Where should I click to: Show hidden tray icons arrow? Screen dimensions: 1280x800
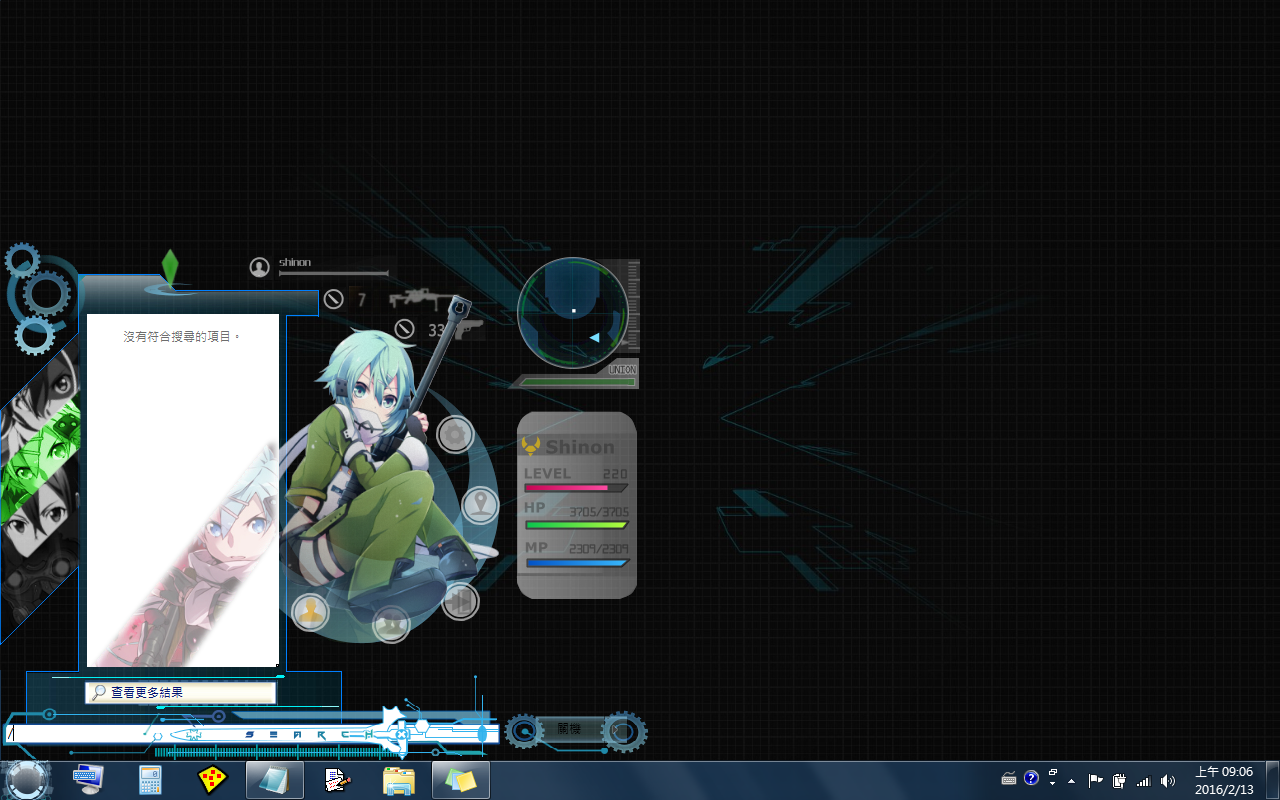(x=1071, y=780)
